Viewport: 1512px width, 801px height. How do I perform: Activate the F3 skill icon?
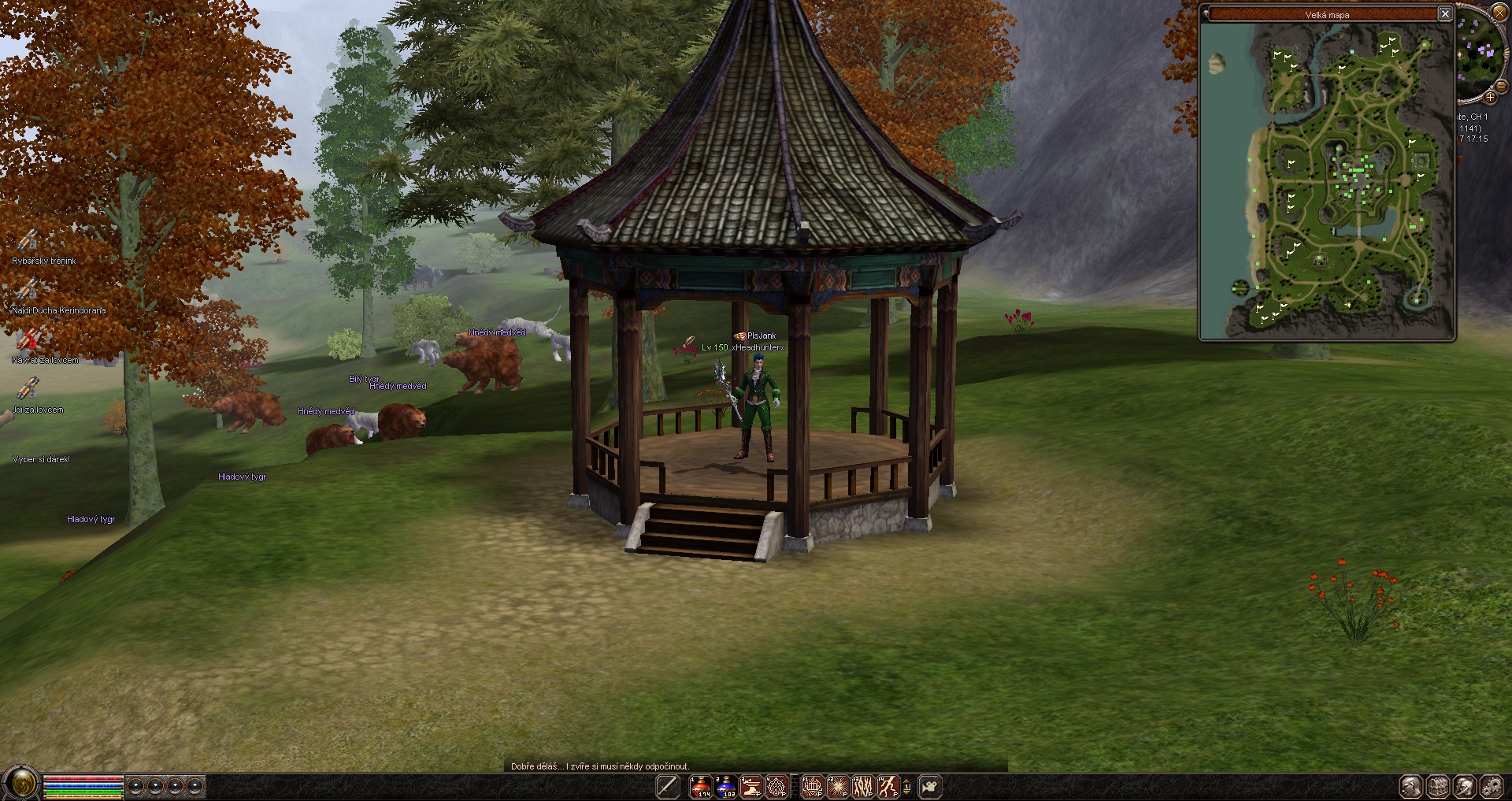point(863,786)
